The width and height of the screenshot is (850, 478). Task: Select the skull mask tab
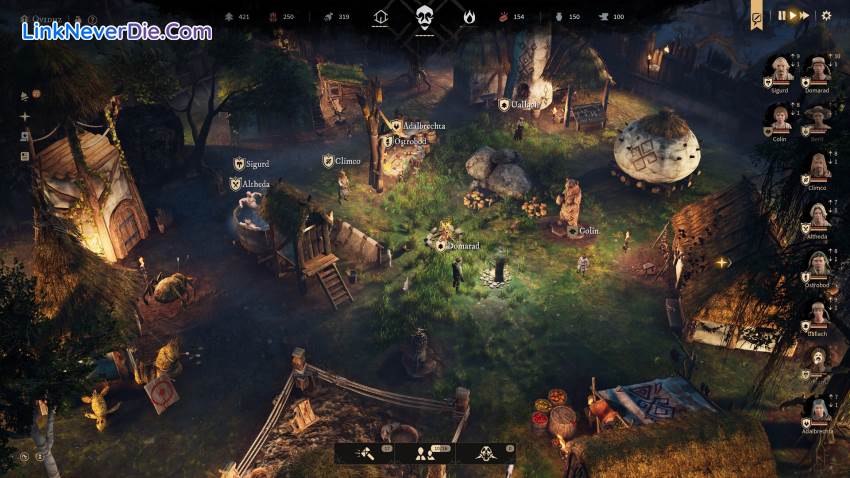(424, 16)
